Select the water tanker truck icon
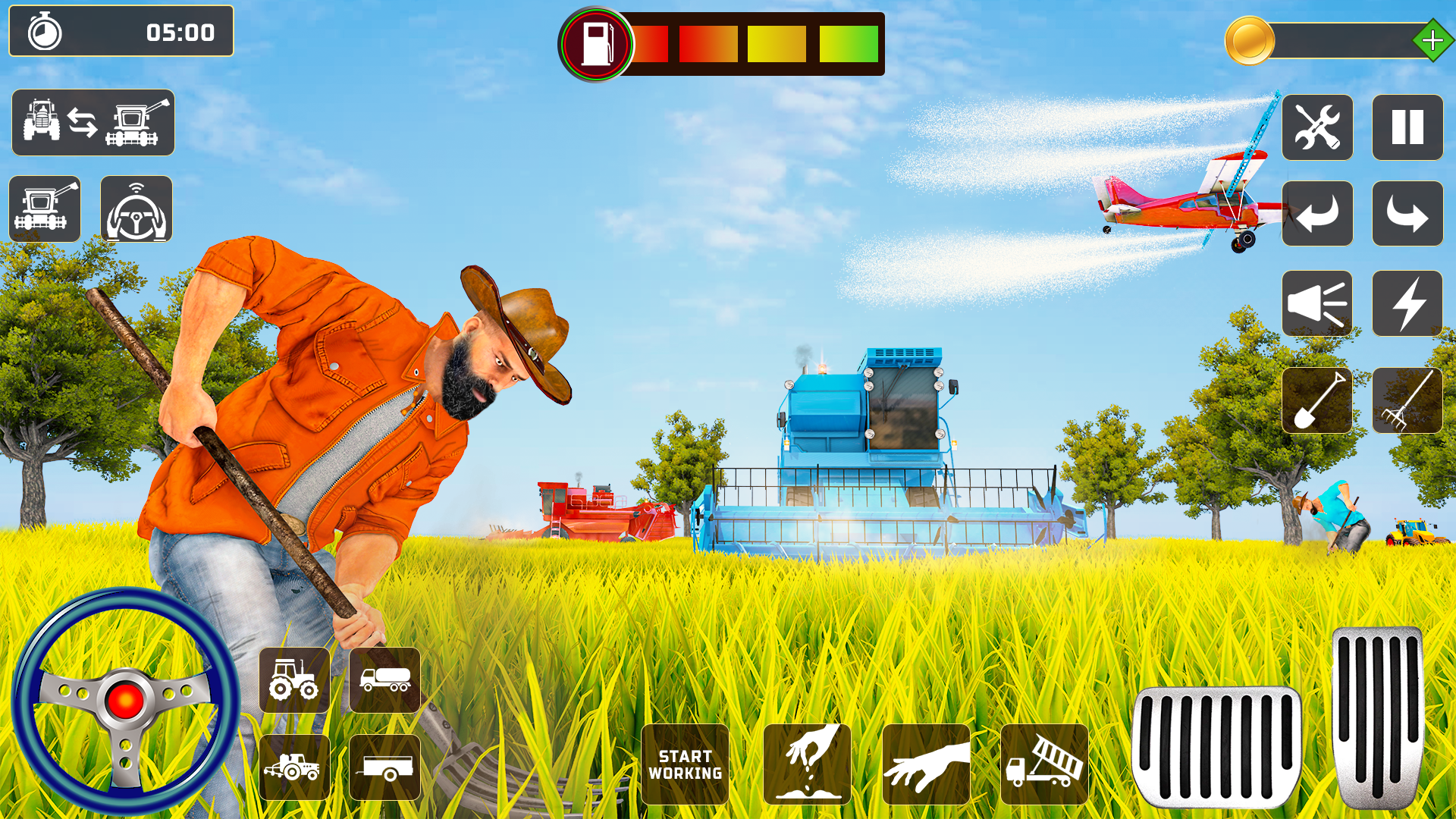 (384, 682)
